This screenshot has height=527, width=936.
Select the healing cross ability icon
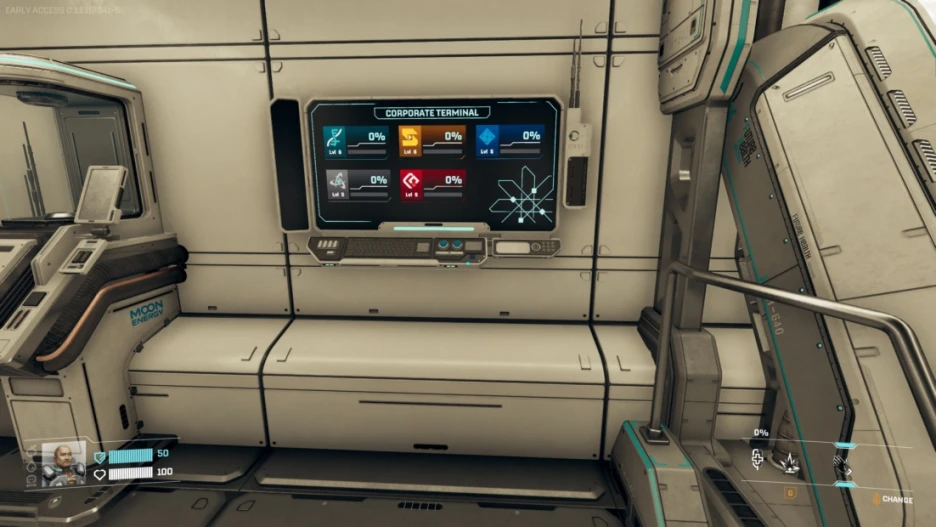(x=758, y=458)
